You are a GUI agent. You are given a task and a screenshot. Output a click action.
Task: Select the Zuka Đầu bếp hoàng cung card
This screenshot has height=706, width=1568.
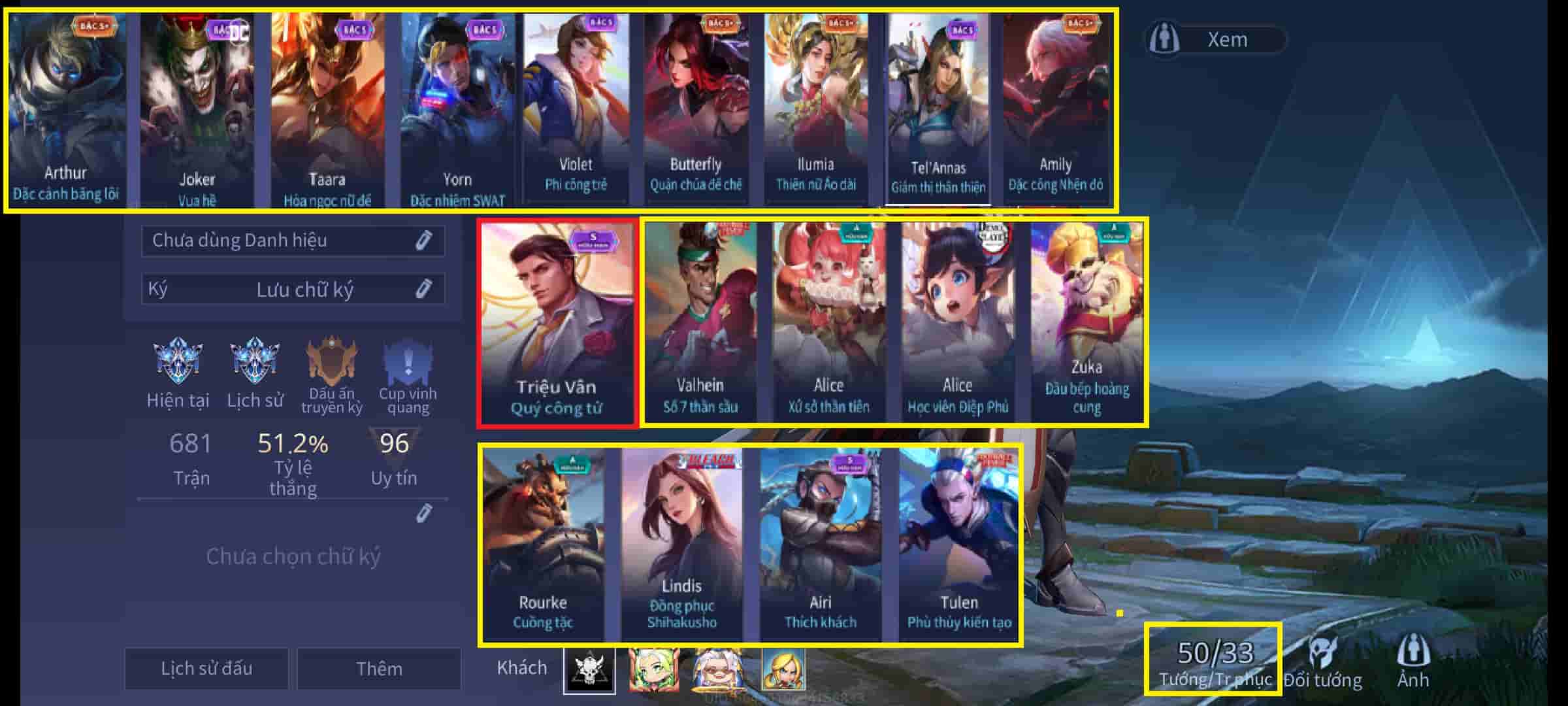tap(1086, 322)
